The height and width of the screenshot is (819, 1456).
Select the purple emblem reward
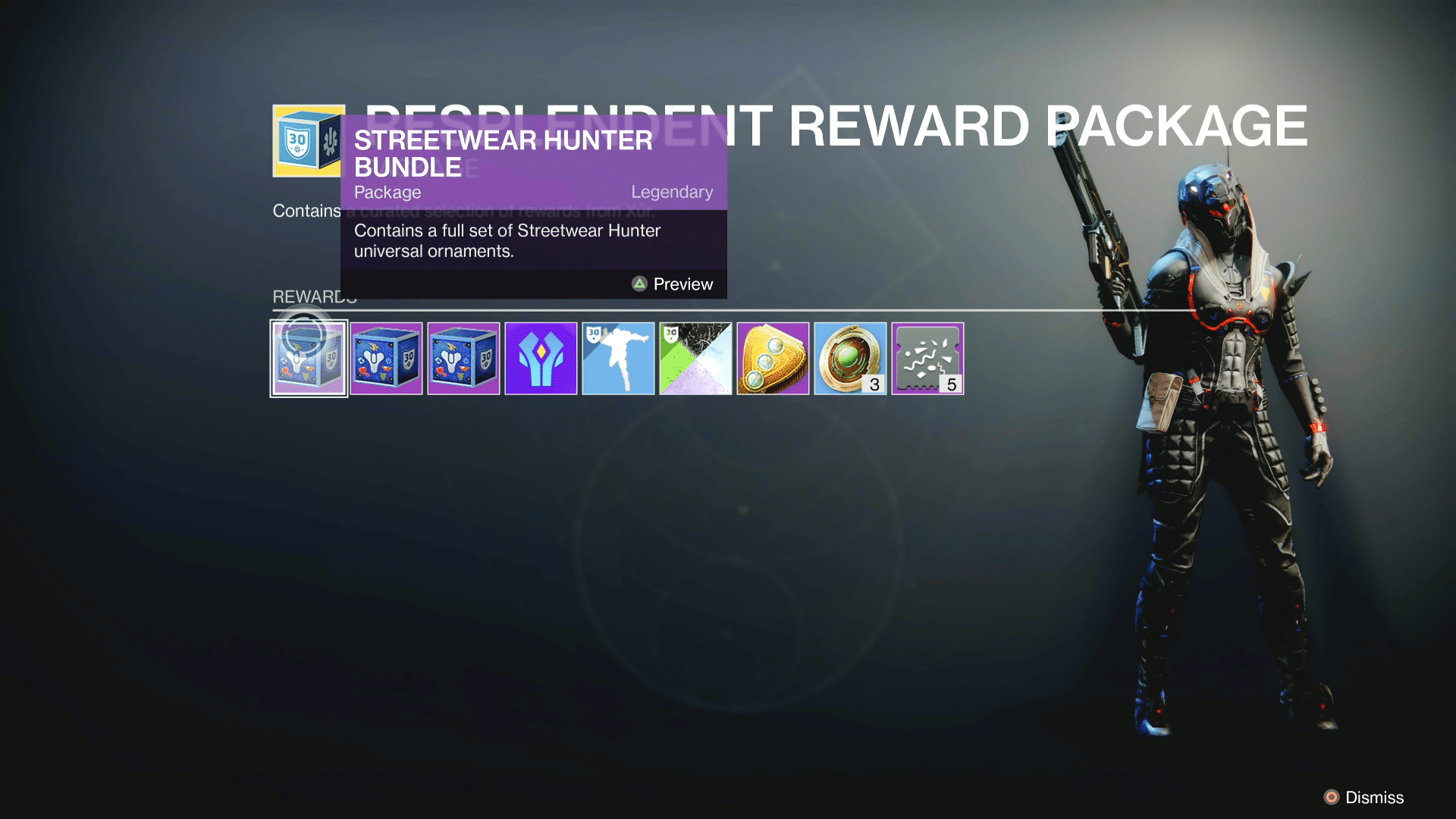(541, 357)
